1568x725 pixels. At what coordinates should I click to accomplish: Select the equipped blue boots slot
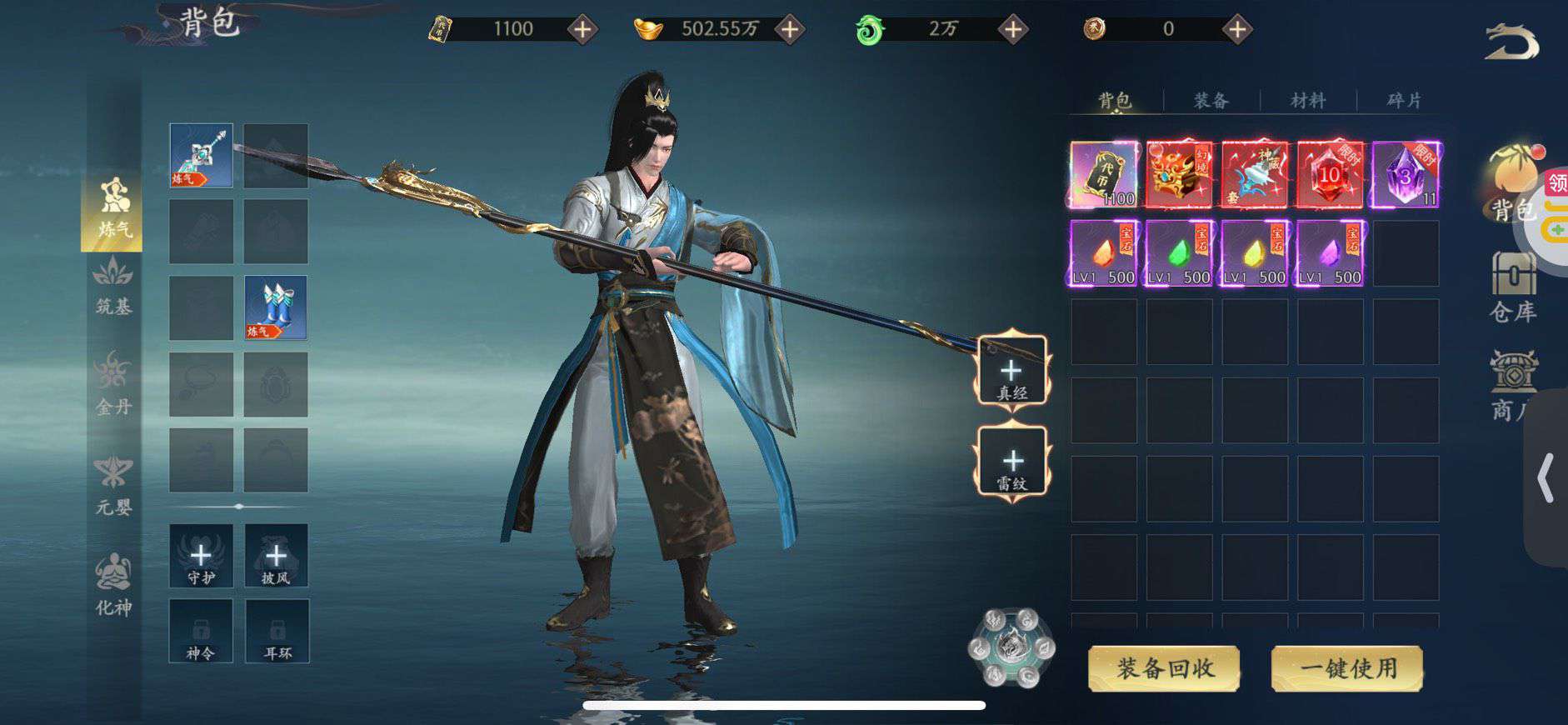tap(276, 307)
